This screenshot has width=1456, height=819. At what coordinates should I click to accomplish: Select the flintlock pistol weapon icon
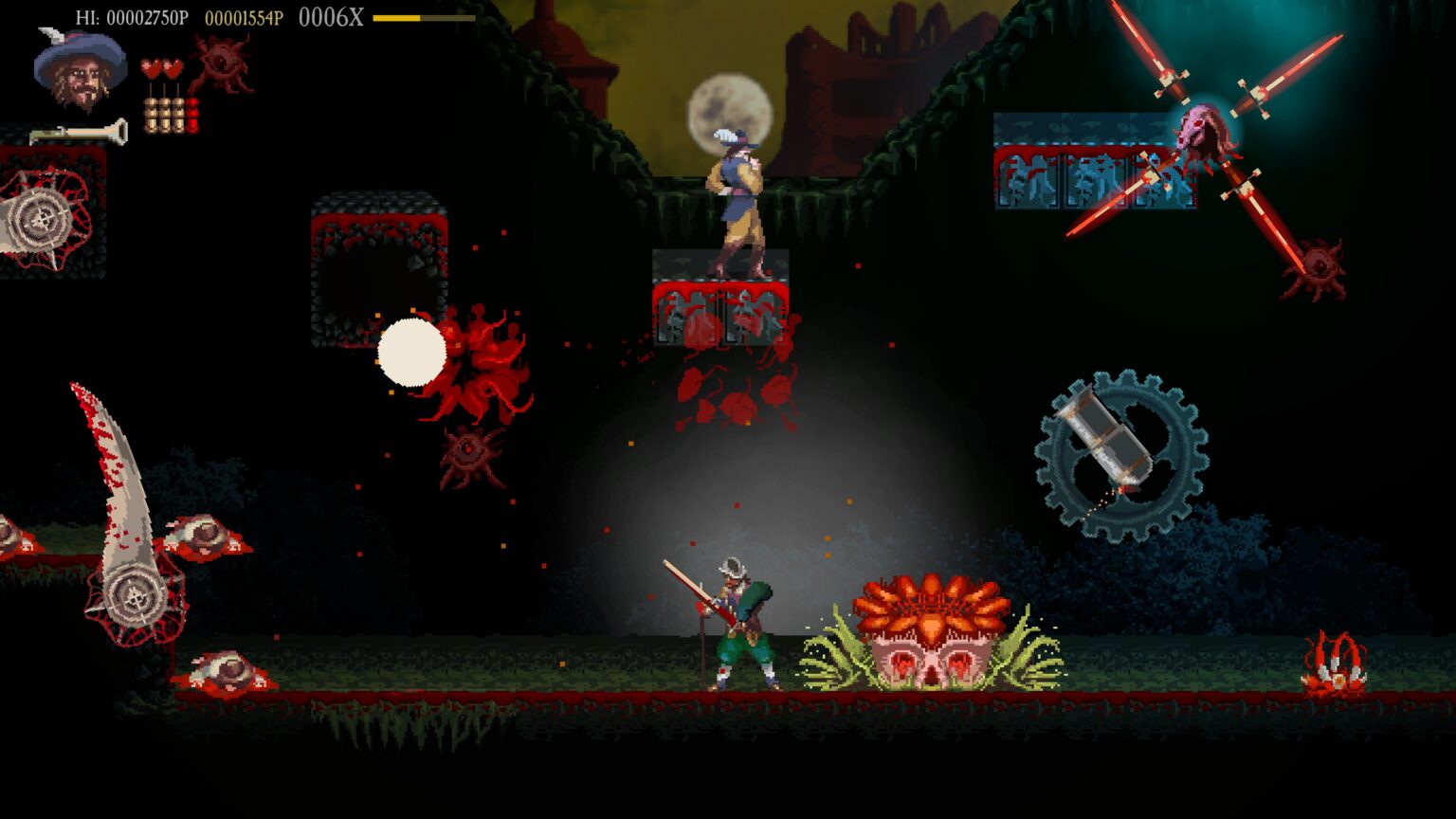coord(79,134)
